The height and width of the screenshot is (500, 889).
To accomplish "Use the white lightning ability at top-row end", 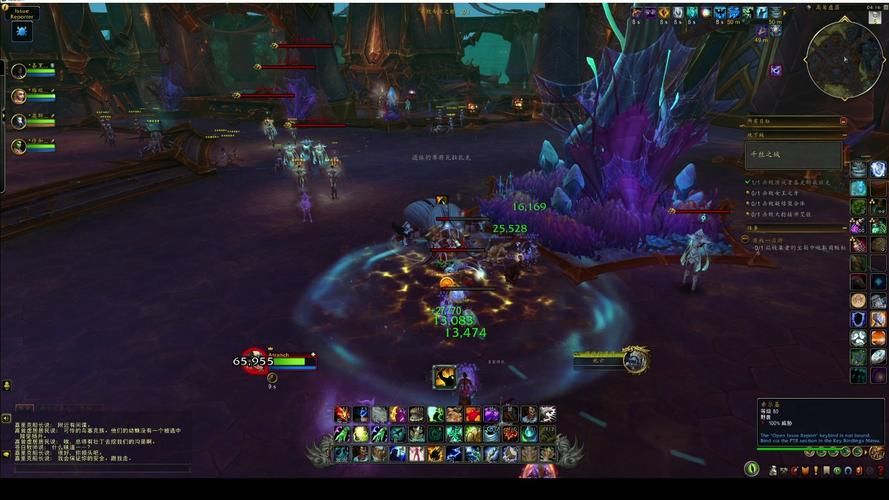I will pos(547,414).
